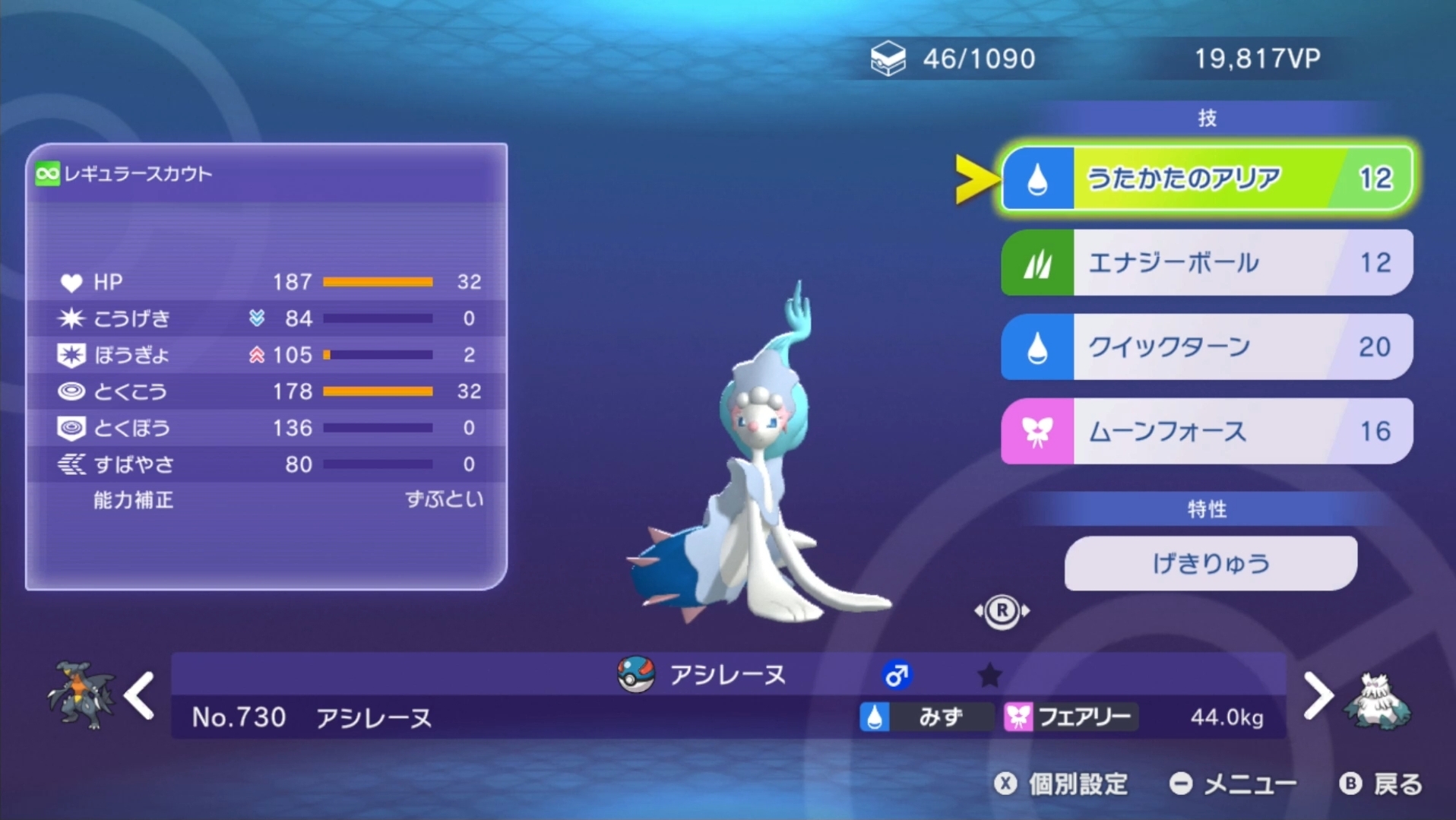This screenshot has height=820, width=1456.
Task: Click the すばやさ speed stat icon
Action: tap(70, 464)
